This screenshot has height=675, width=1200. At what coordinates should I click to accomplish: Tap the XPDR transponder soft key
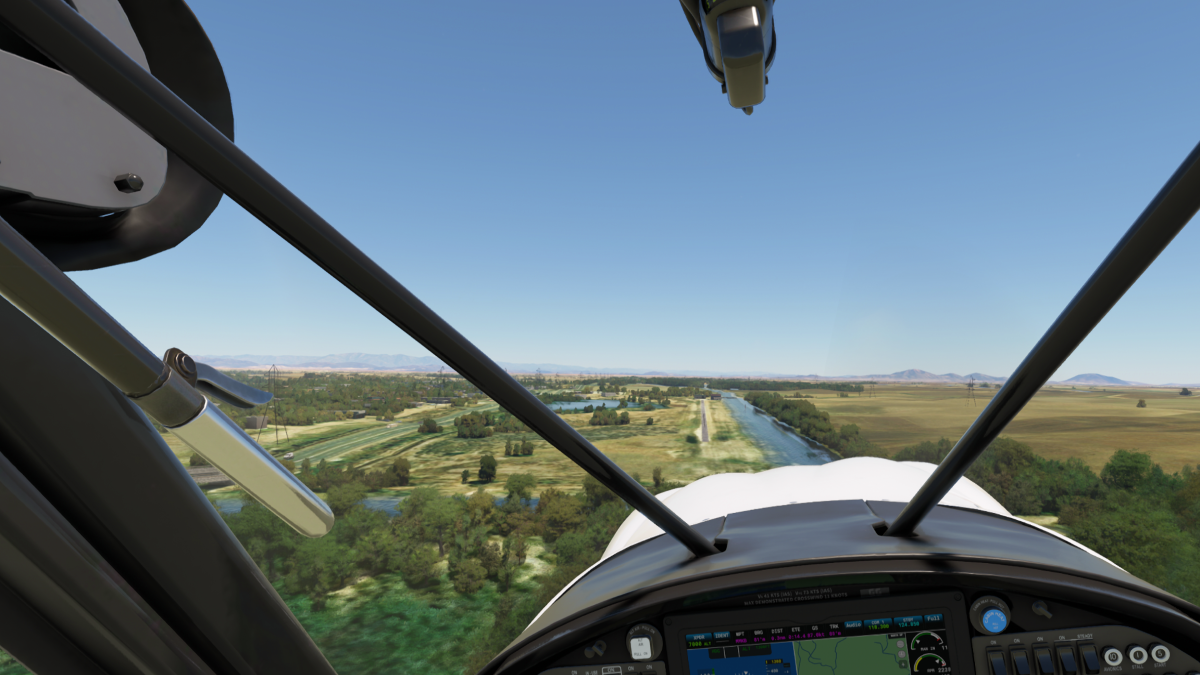pos(699,637)
